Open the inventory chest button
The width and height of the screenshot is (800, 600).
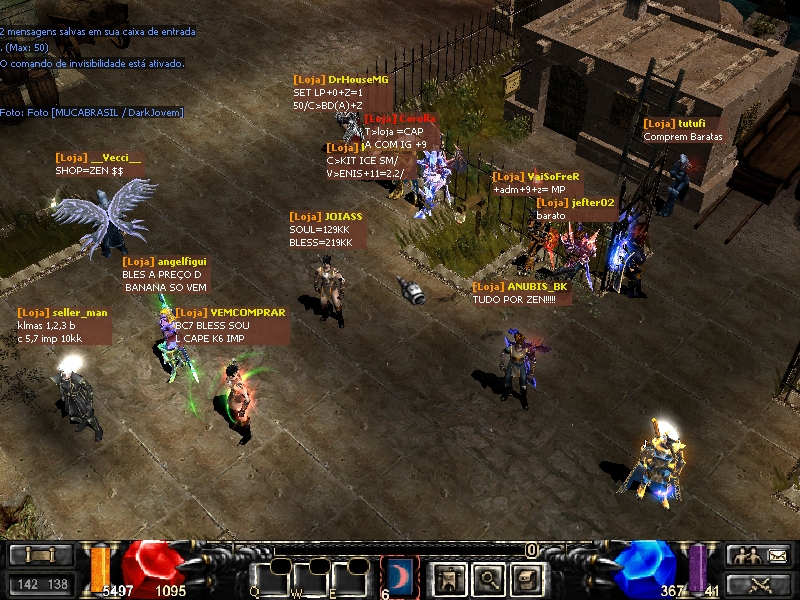click(x=526, y=578)
